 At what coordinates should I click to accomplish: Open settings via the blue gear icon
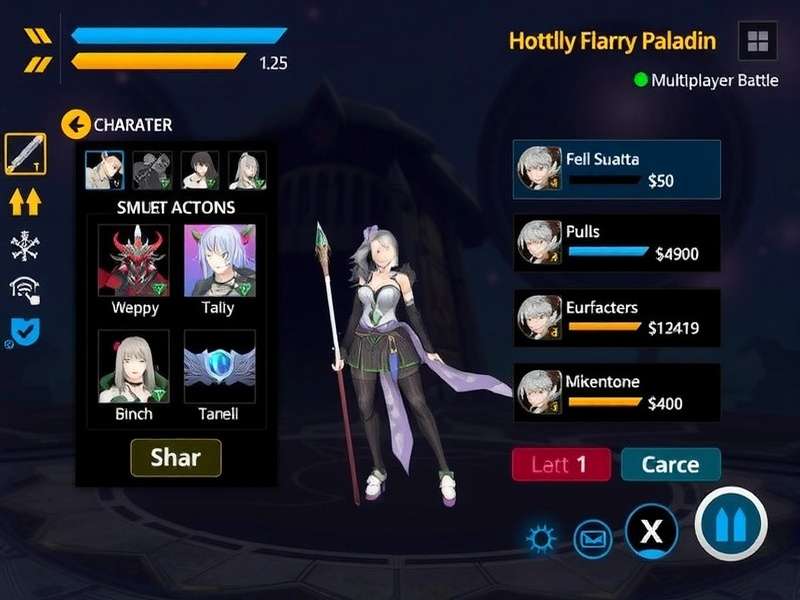click(542, 540)
